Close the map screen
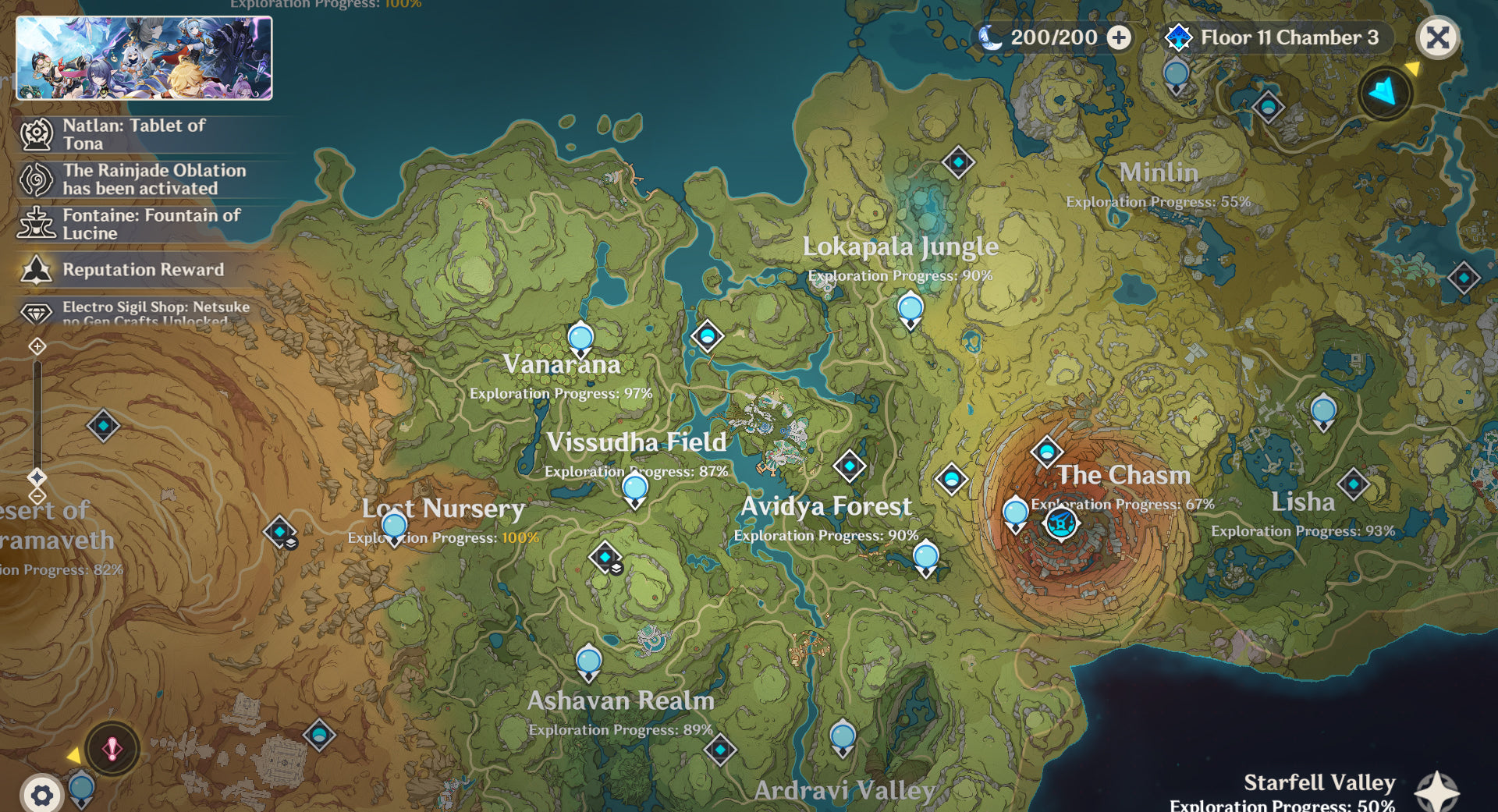 point(1437,37)
